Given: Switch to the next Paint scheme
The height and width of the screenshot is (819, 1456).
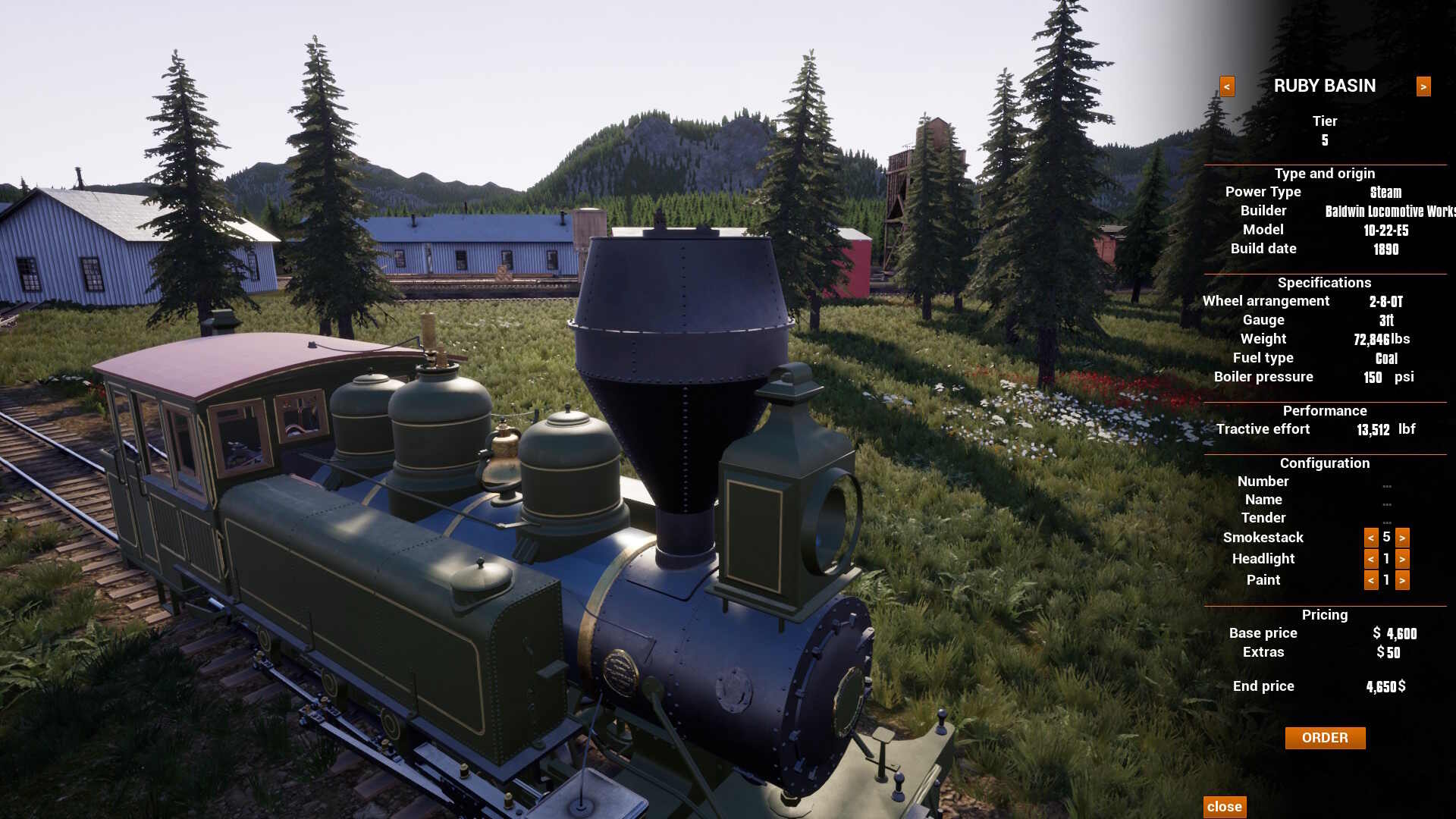Looking at the screenshot, I should click(x=1403, y=580).
